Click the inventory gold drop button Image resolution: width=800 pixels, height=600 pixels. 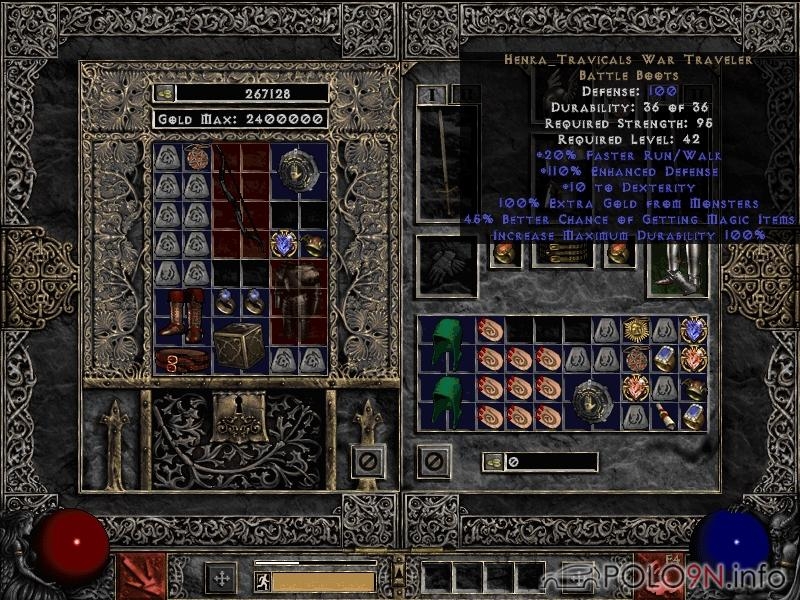(493, 461)
